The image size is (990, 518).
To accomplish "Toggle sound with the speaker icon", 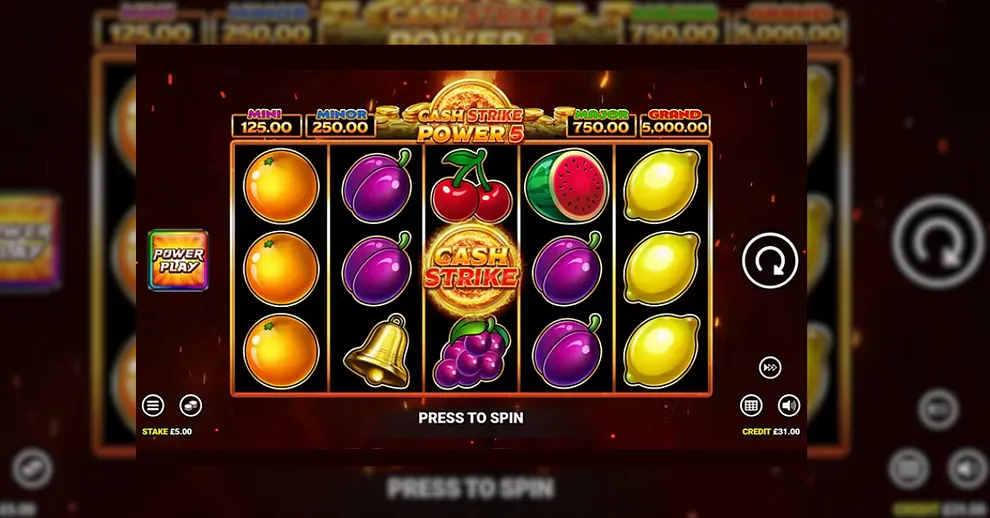I will coord(789,405).
